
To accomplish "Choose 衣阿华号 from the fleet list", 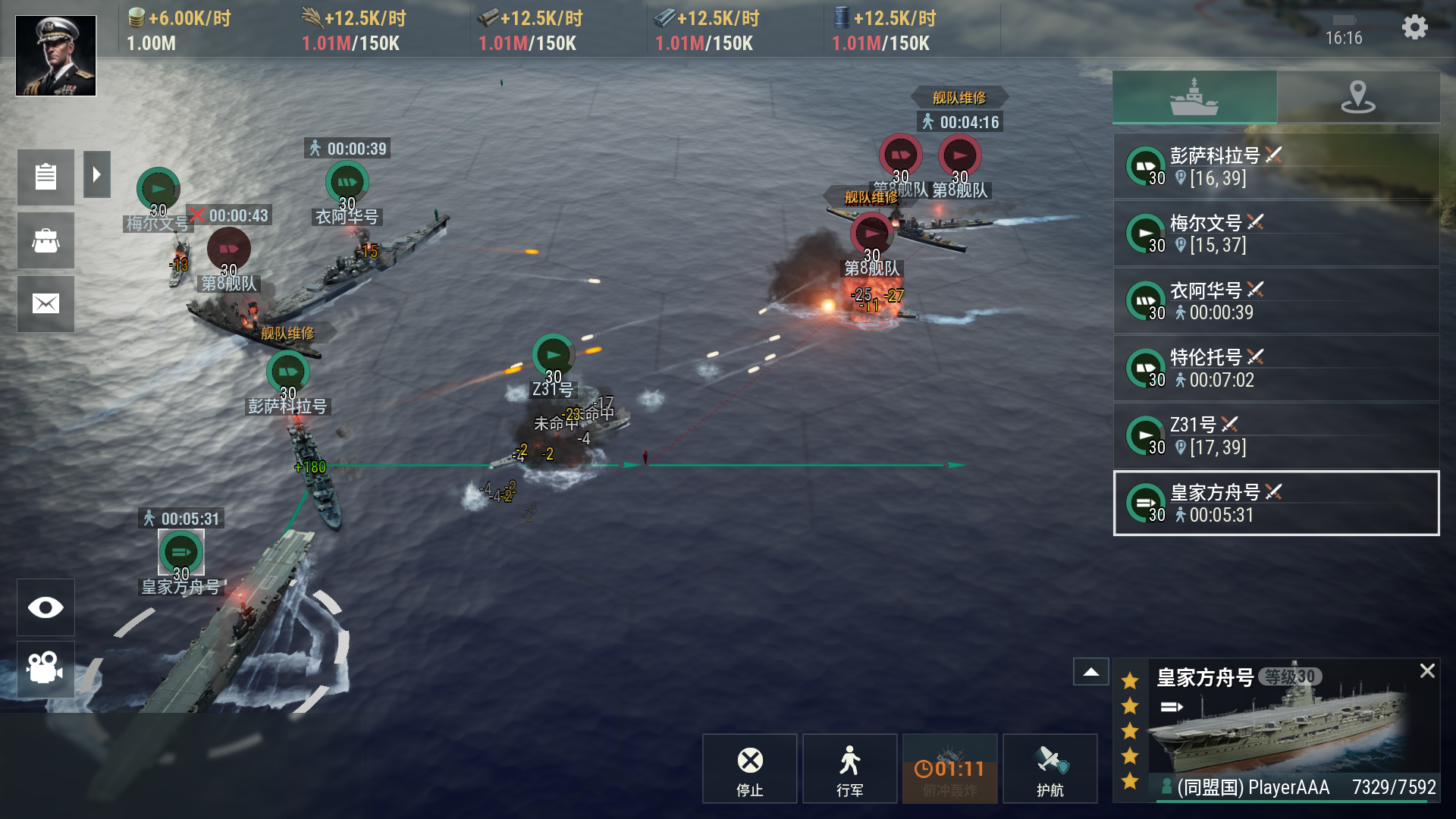I will coord(1276,301).
